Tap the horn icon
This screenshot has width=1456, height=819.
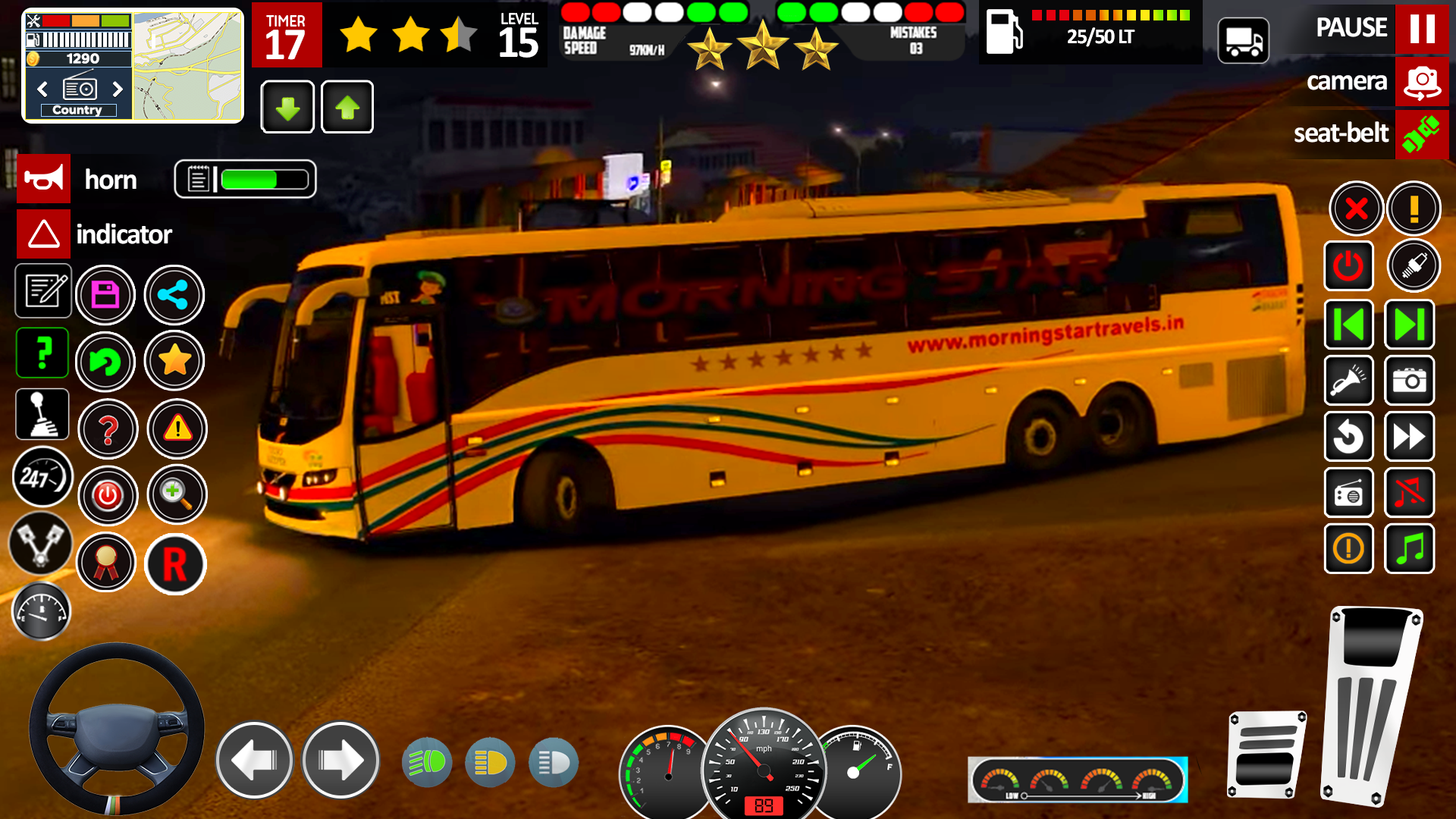click(x=43, y=179)
